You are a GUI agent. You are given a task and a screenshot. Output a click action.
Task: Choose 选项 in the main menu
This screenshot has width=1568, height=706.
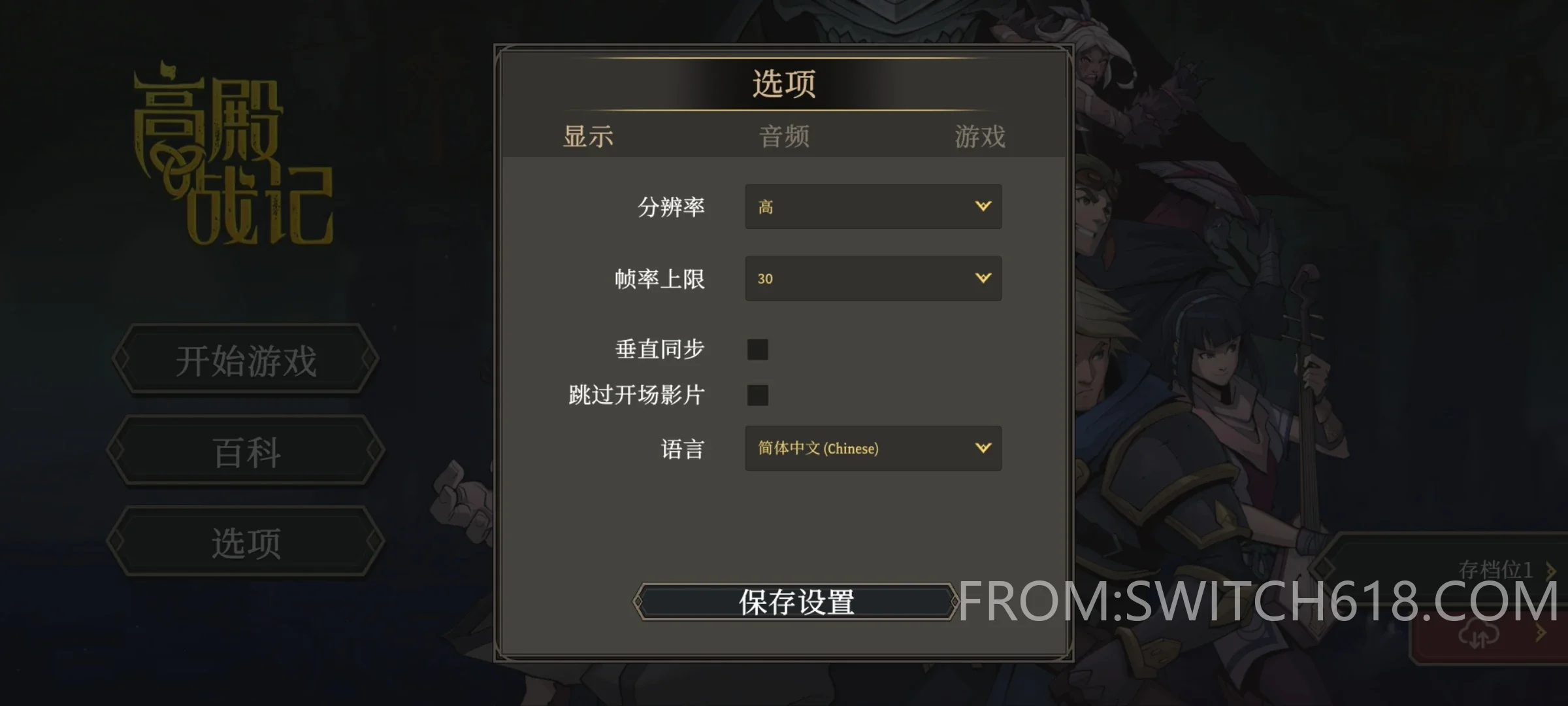246,543
